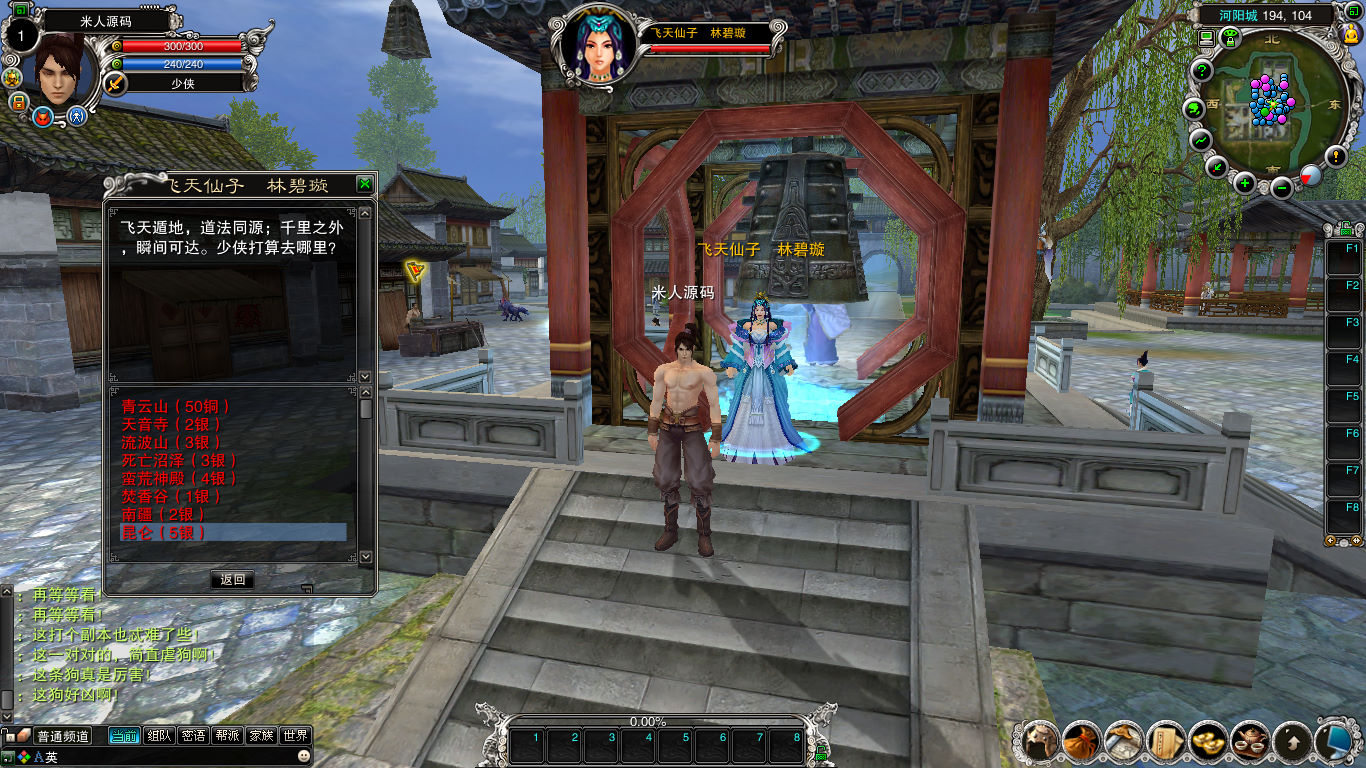Click the 返回 button in the dialogue
Viewport: 1366px width, 768px height.
click(232, 579)
